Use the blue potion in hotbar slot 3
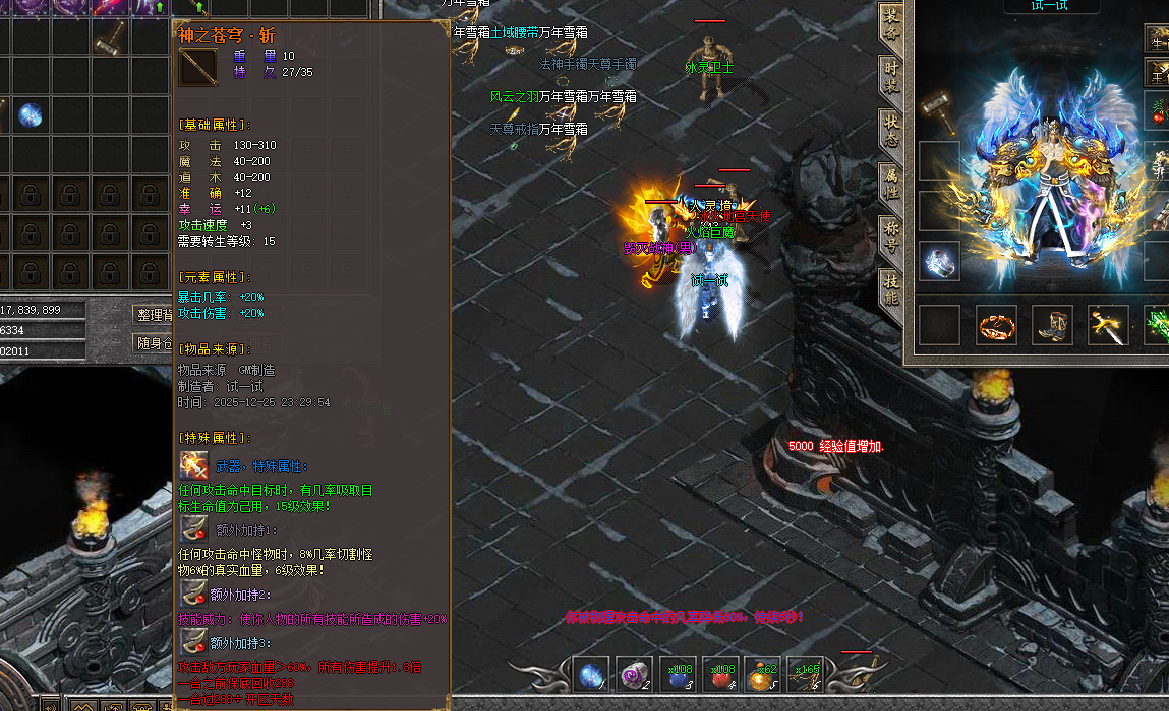Image resolution: width=1169 pixels, height=711 pixels. tap(679, 675)
